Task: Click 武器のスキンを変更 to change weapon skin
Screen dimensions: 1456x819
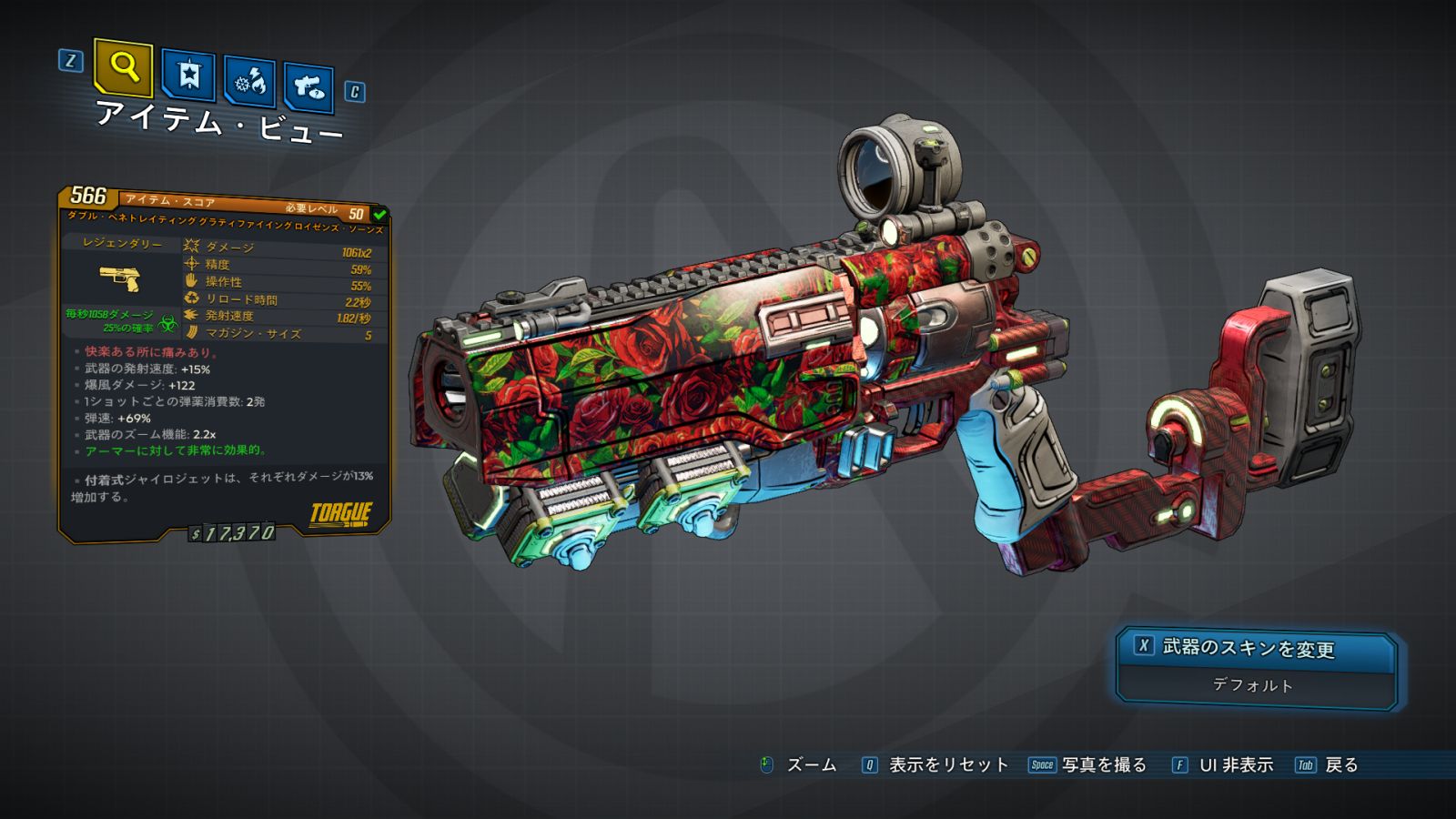Action: pyautogui.click(x=1247, y=648)
